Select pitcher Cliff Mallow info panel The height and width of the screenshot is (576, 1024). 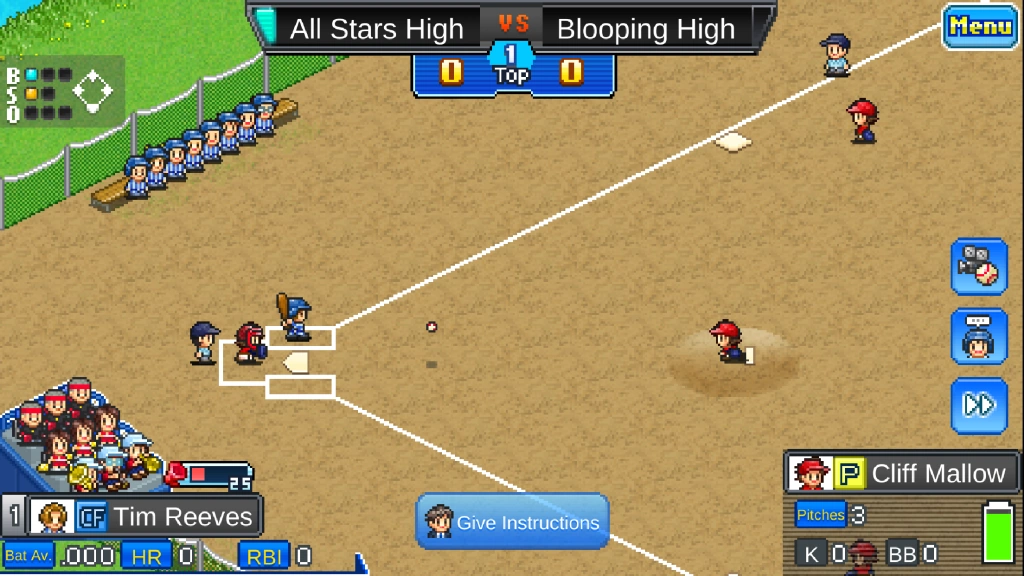coord(902,473)
